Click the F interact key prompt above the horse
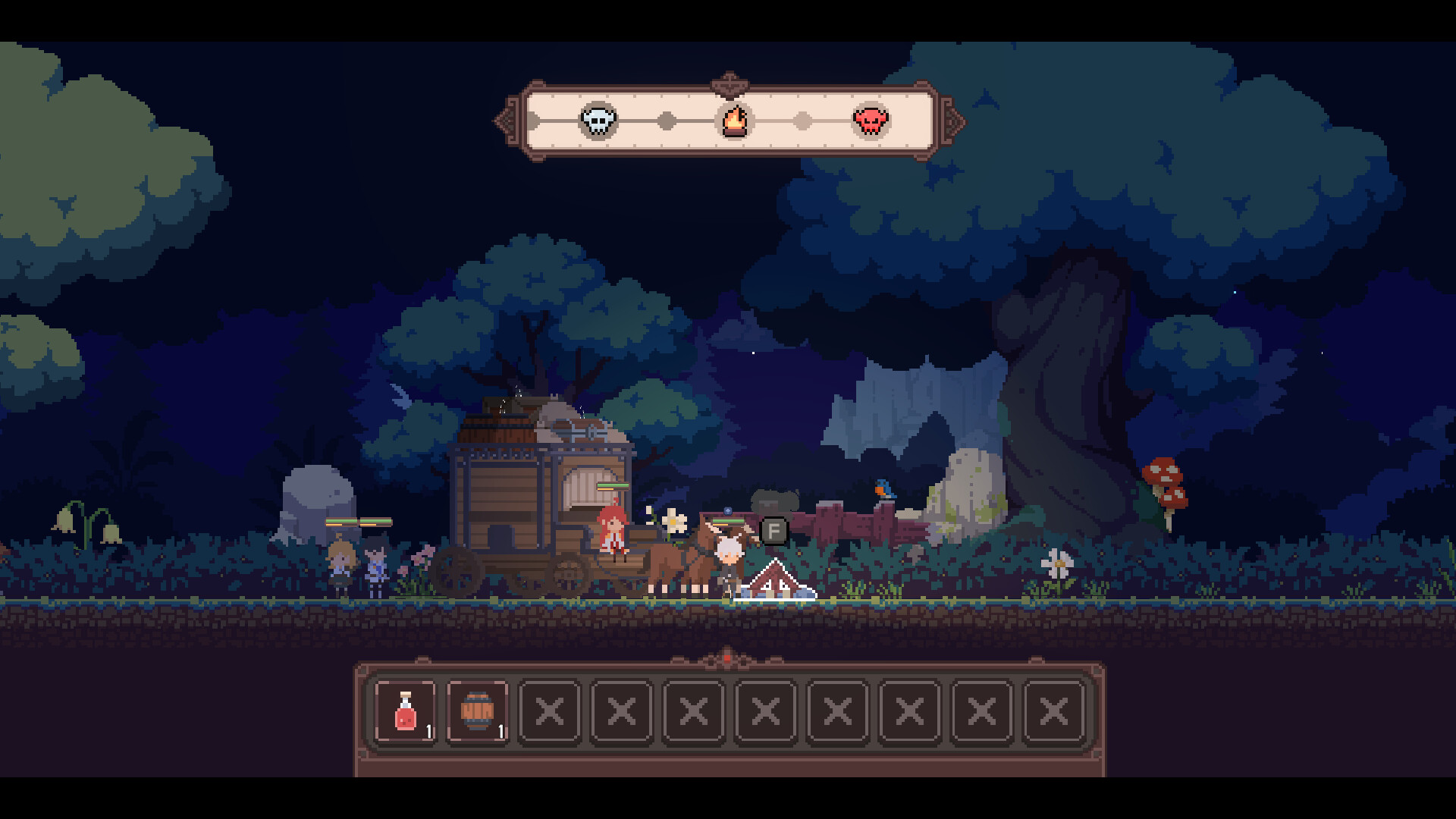 pyautogui.click(x=773, y=531)
